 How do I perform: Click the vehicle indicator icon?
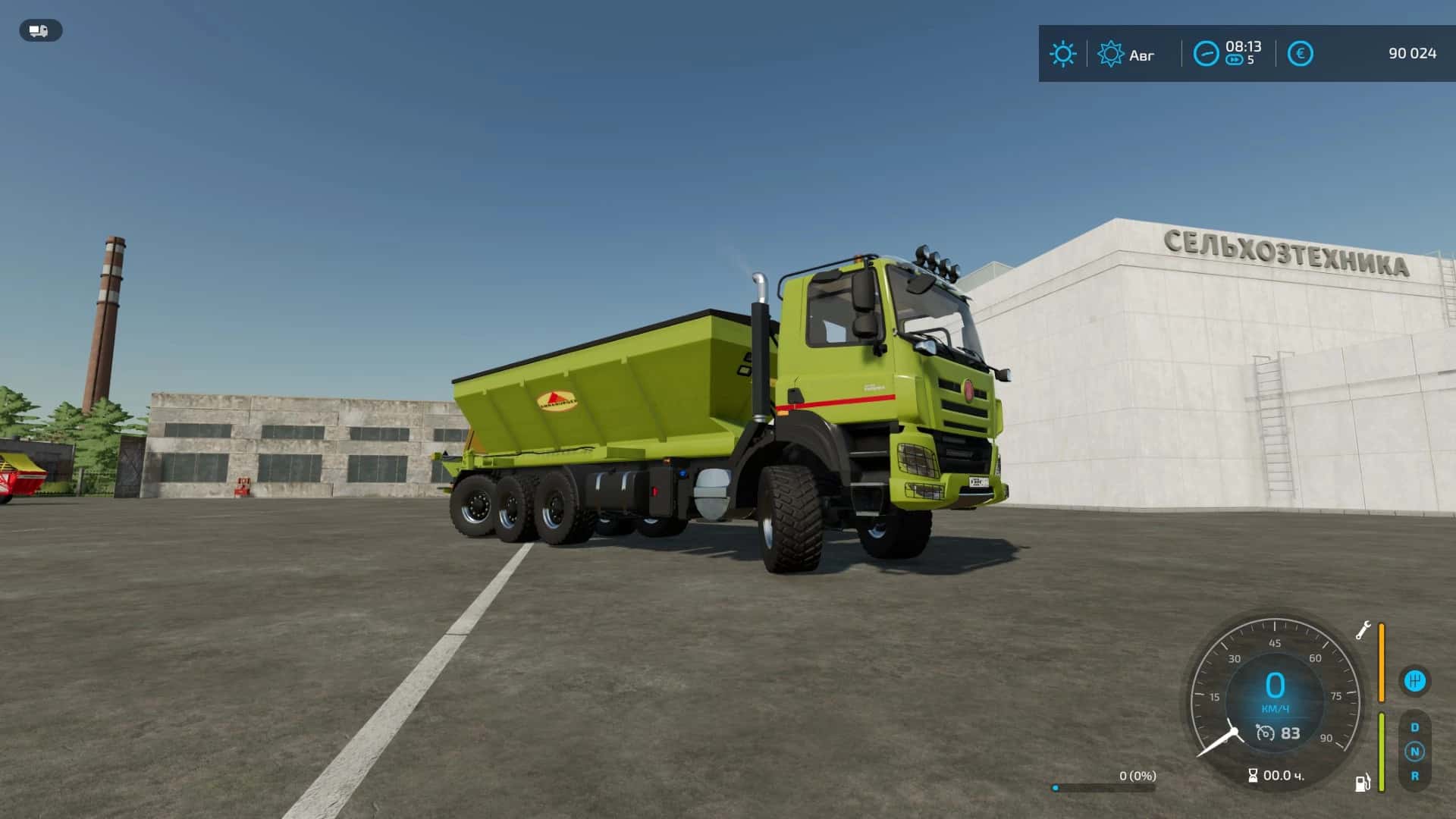coord(40,30)
